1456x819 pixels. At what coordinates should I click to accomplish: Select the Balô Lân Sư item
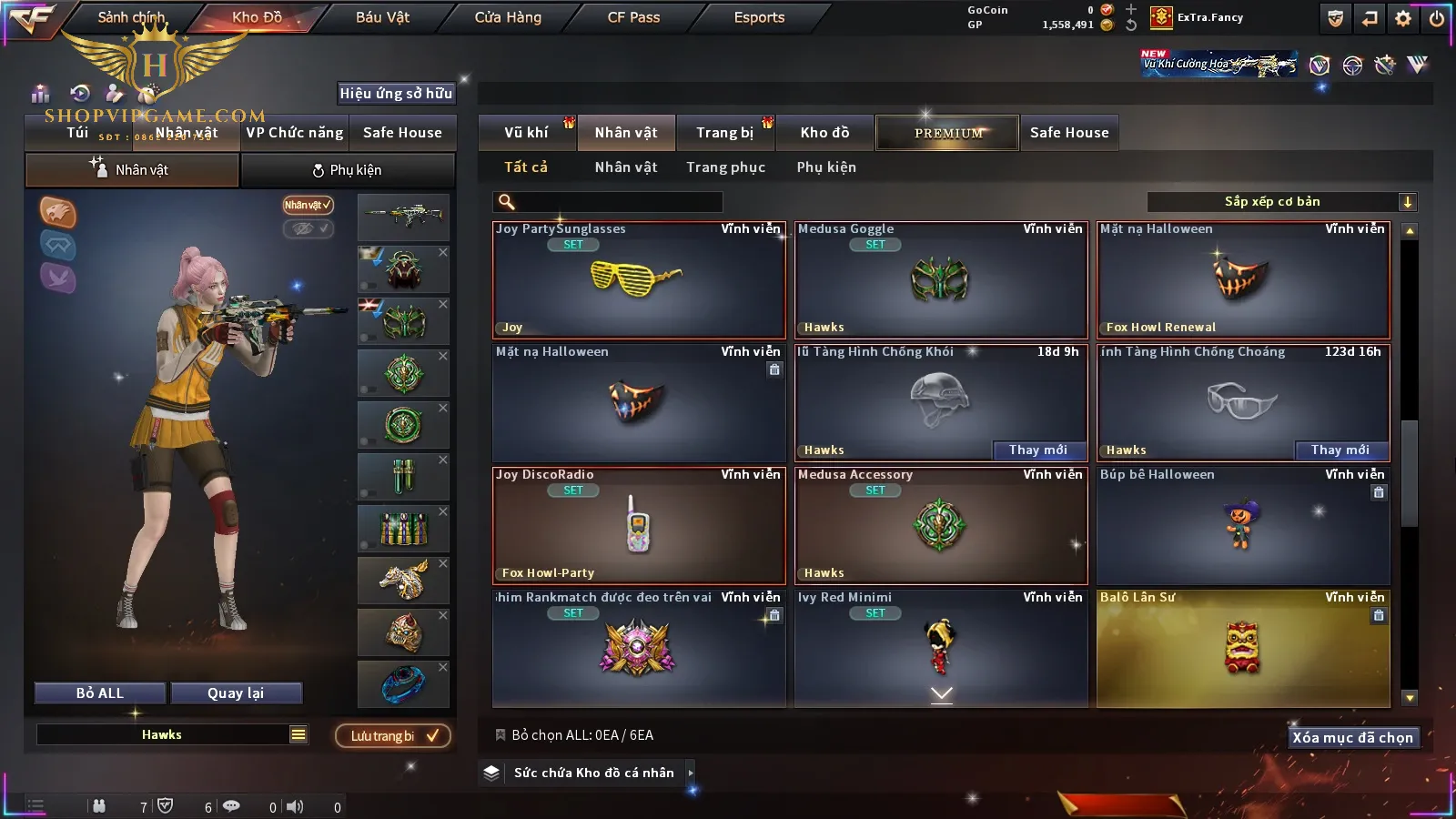(1243, 648)
